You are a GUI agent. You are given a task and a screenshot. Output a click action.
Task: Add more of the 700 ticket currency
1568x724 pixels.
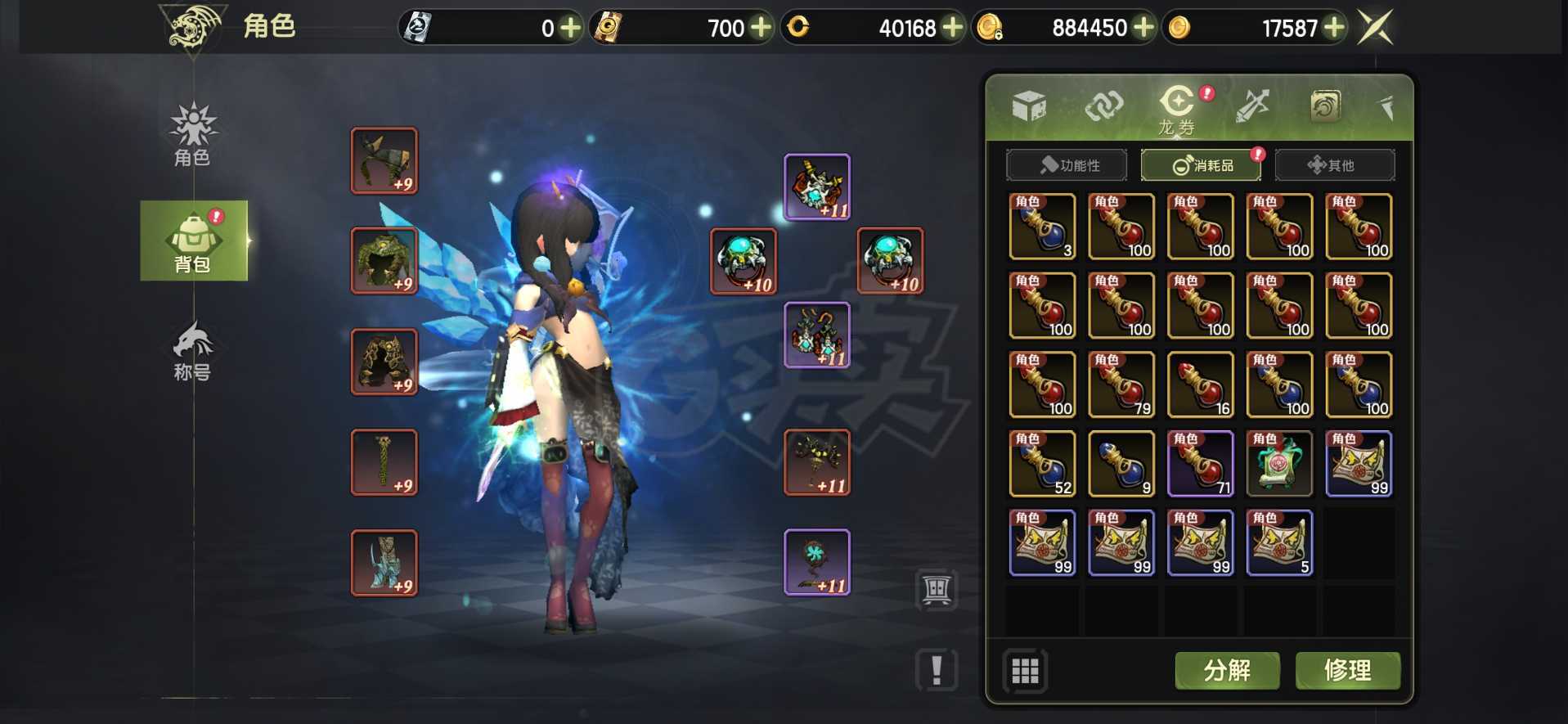coord(762,28)
